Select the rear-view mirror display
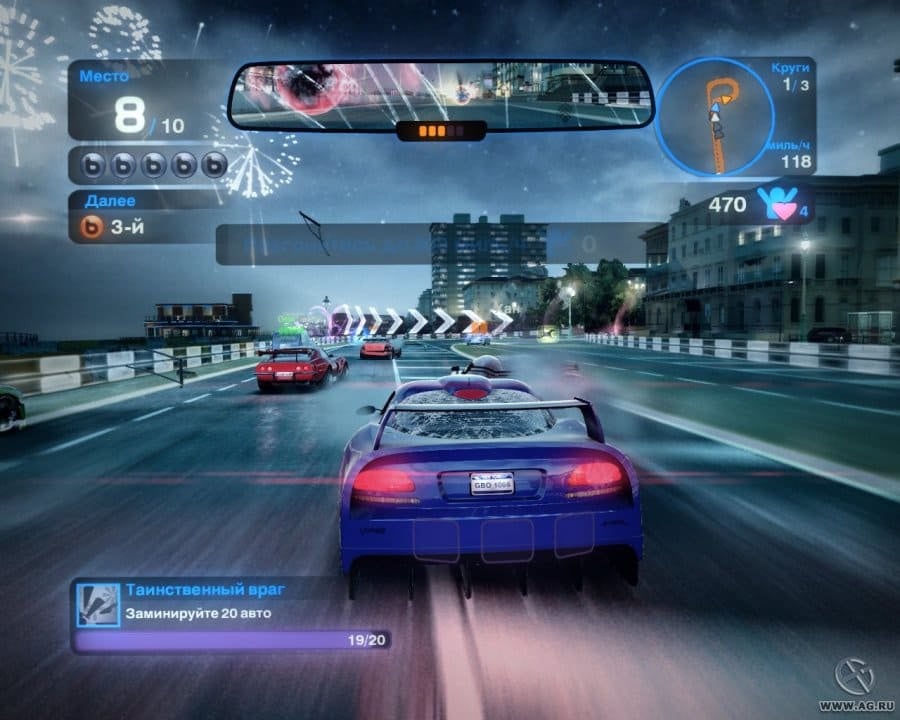 coord(440,96)
